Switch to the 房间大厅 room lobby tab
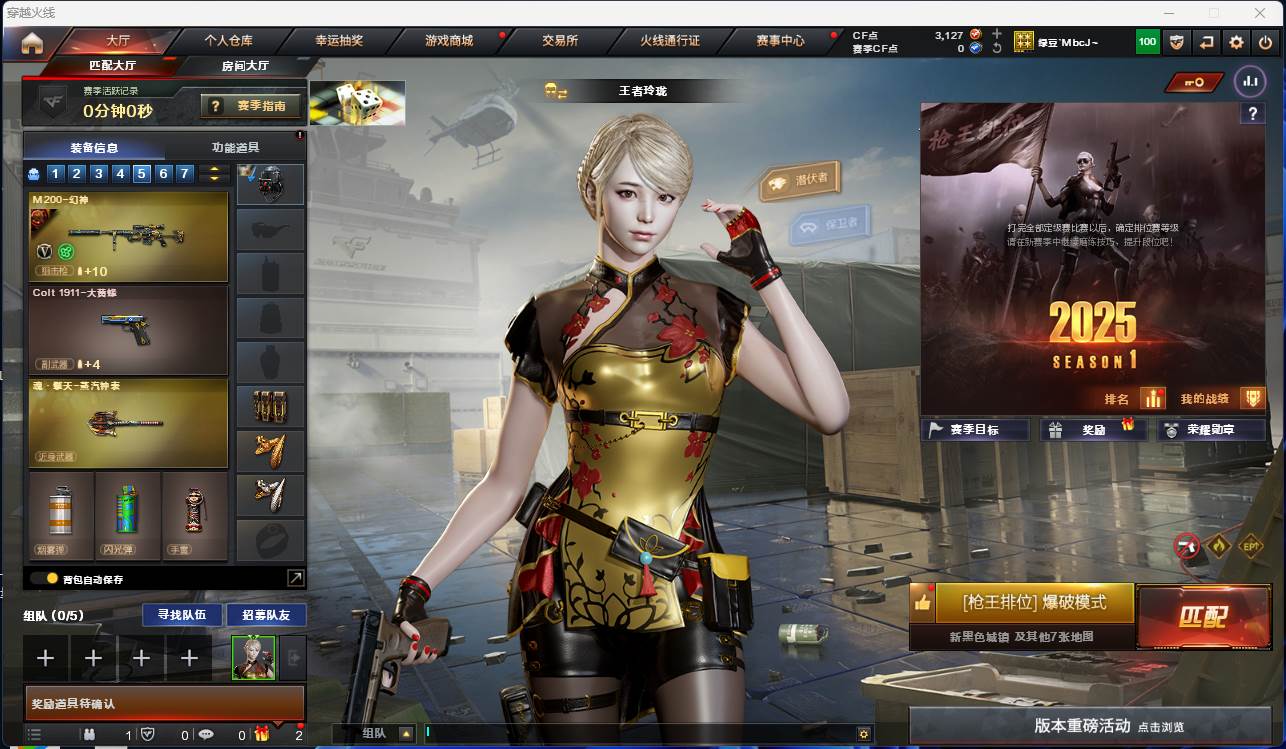Screen dimensions: 1286x749 click(x=245, y=66)
